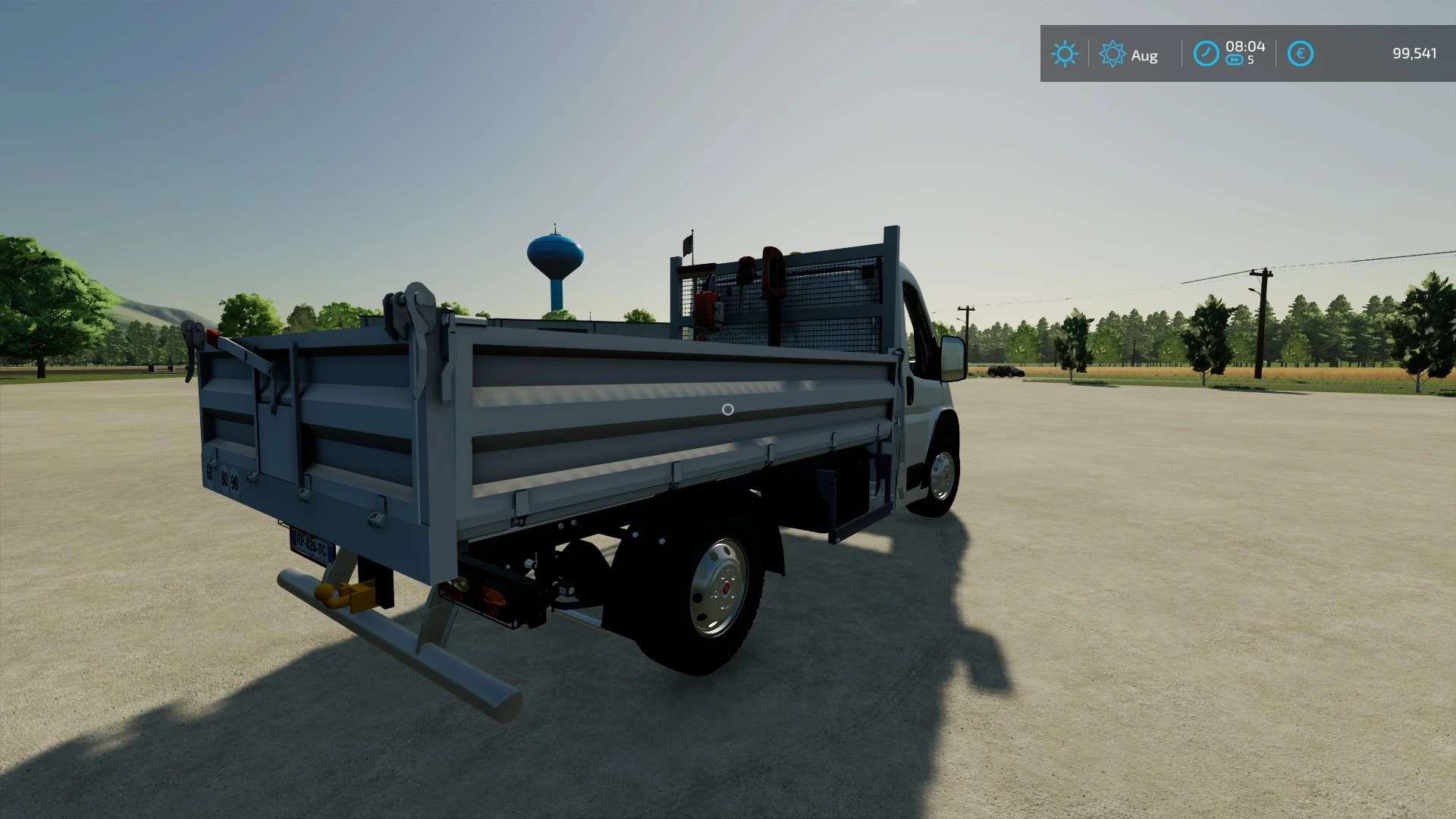The width and height of the screenshot is (1456, 819).
Task: Click the center crosshair reticle
Action: point(728,409)
